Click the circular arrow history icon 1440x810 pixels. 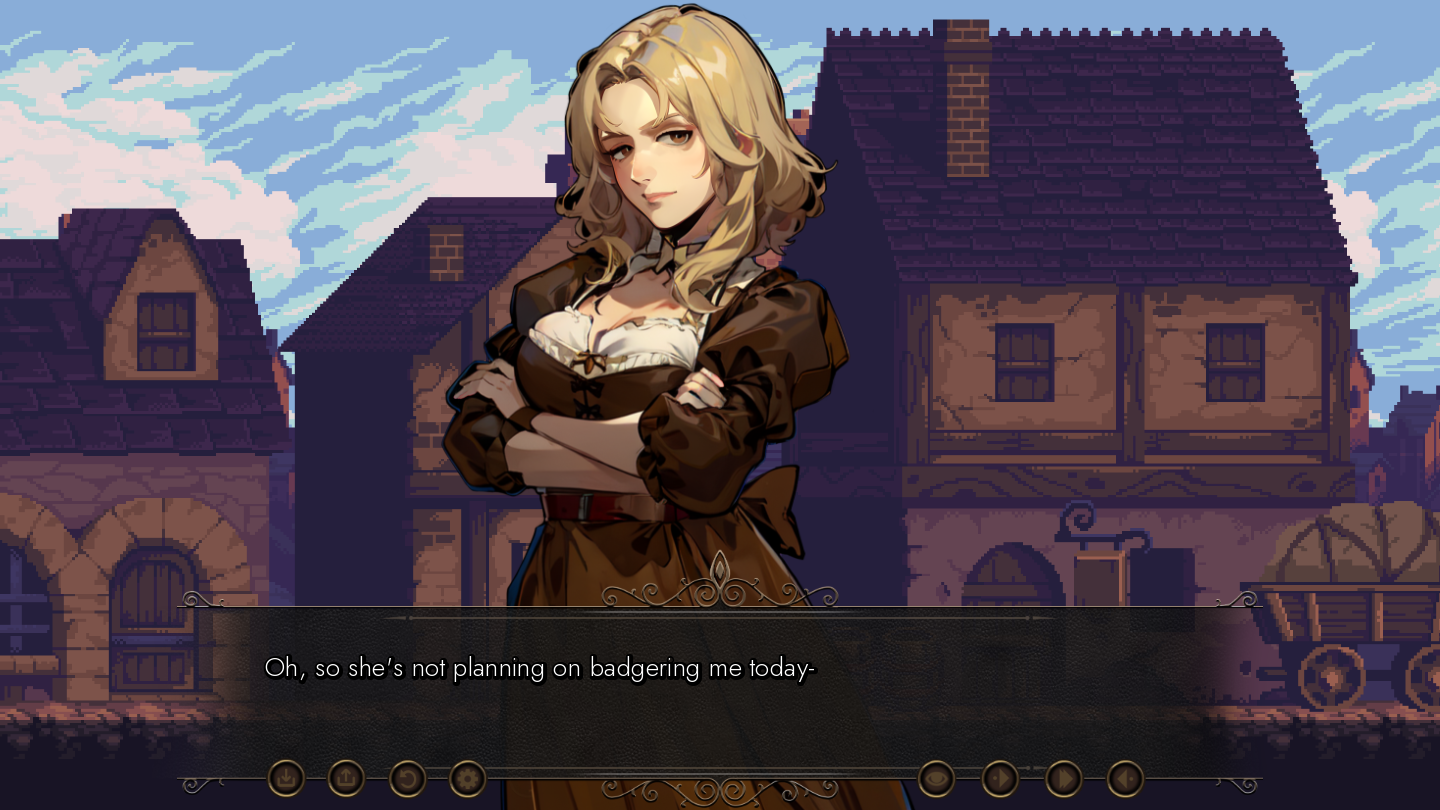[407, 778]
